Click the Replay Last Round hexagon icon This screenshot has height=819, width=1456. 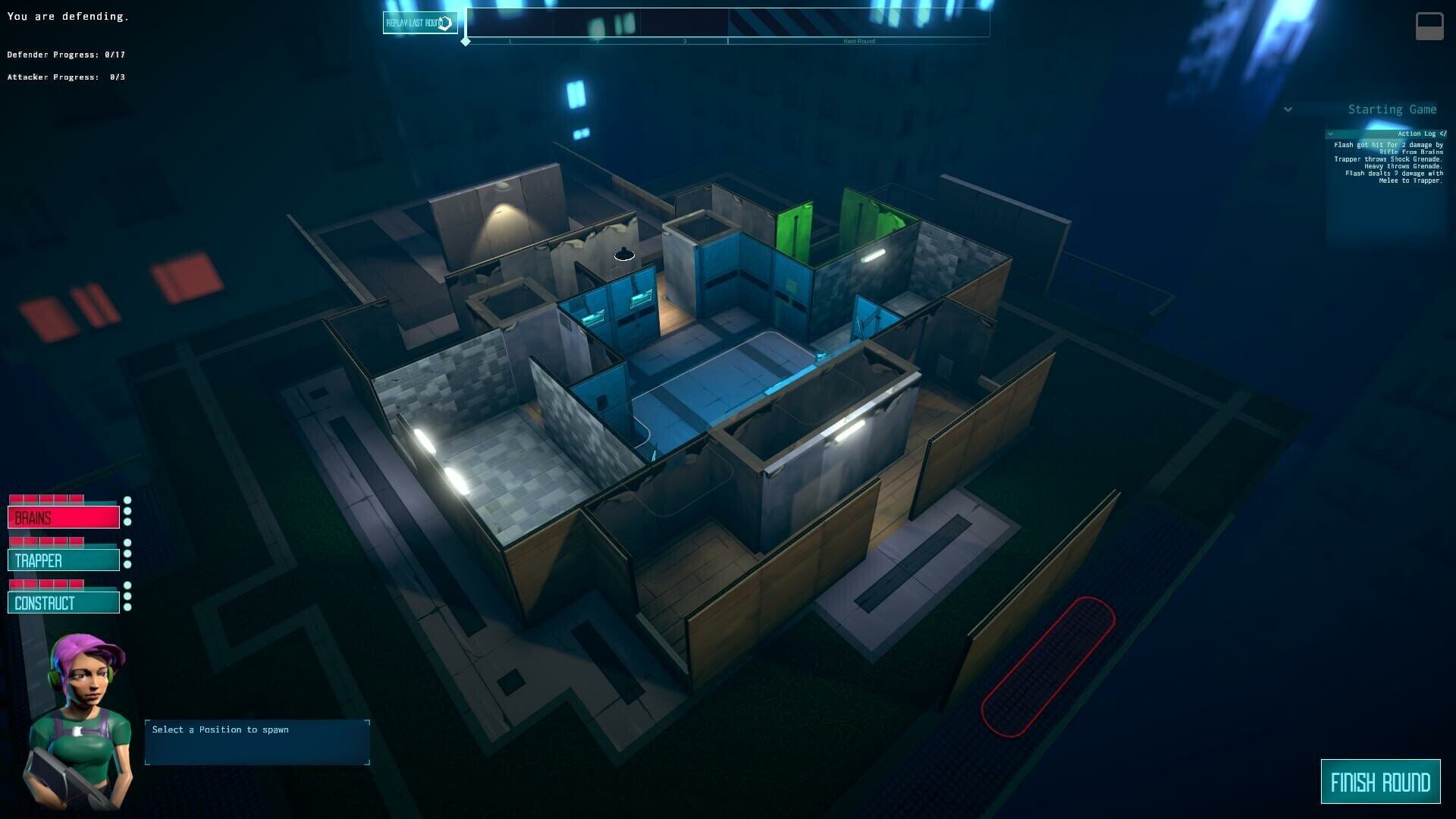click(x=446, y=21)
